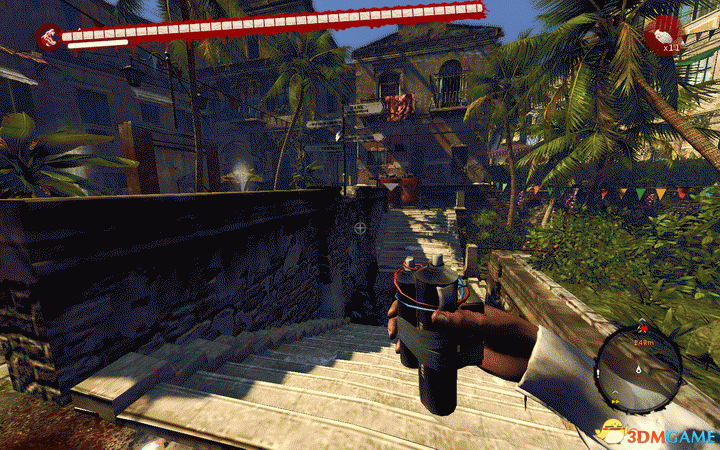This screenshot has height=450, width=720.
Task: Click the character portrait beside the health bar
Action: tap(47, 37)
